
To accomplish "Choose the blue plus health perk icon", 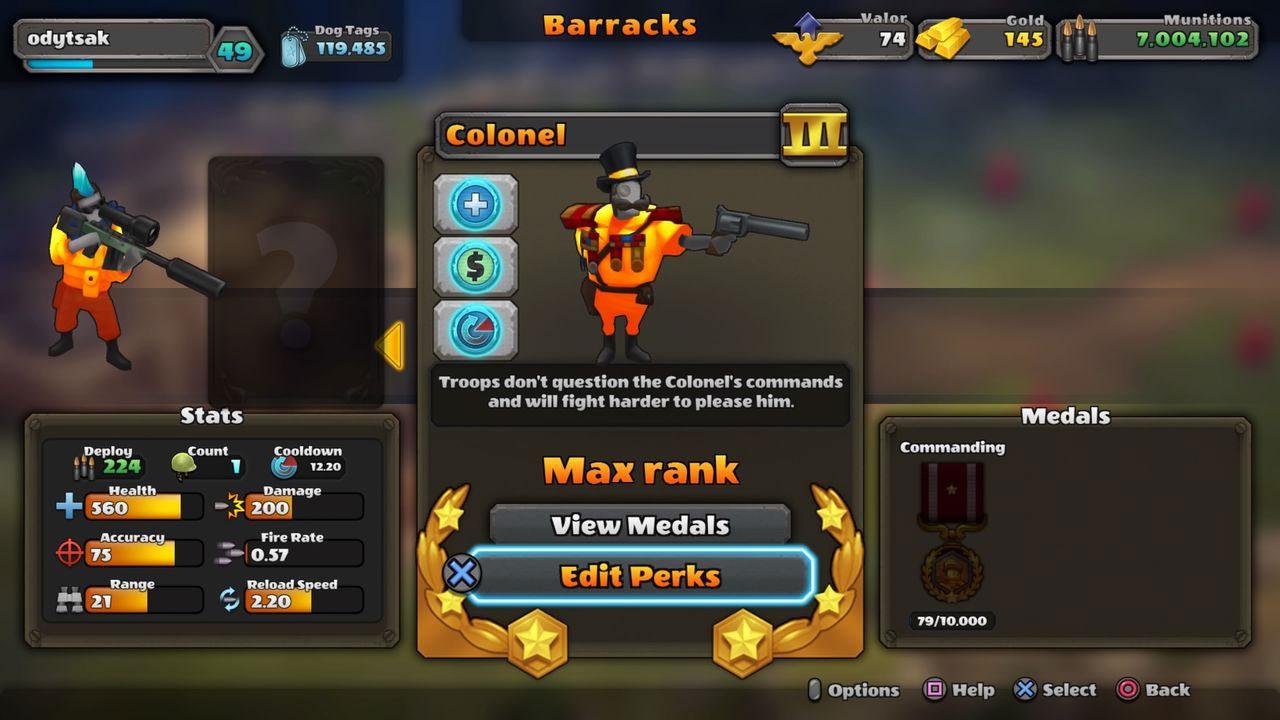I will 475,205.
